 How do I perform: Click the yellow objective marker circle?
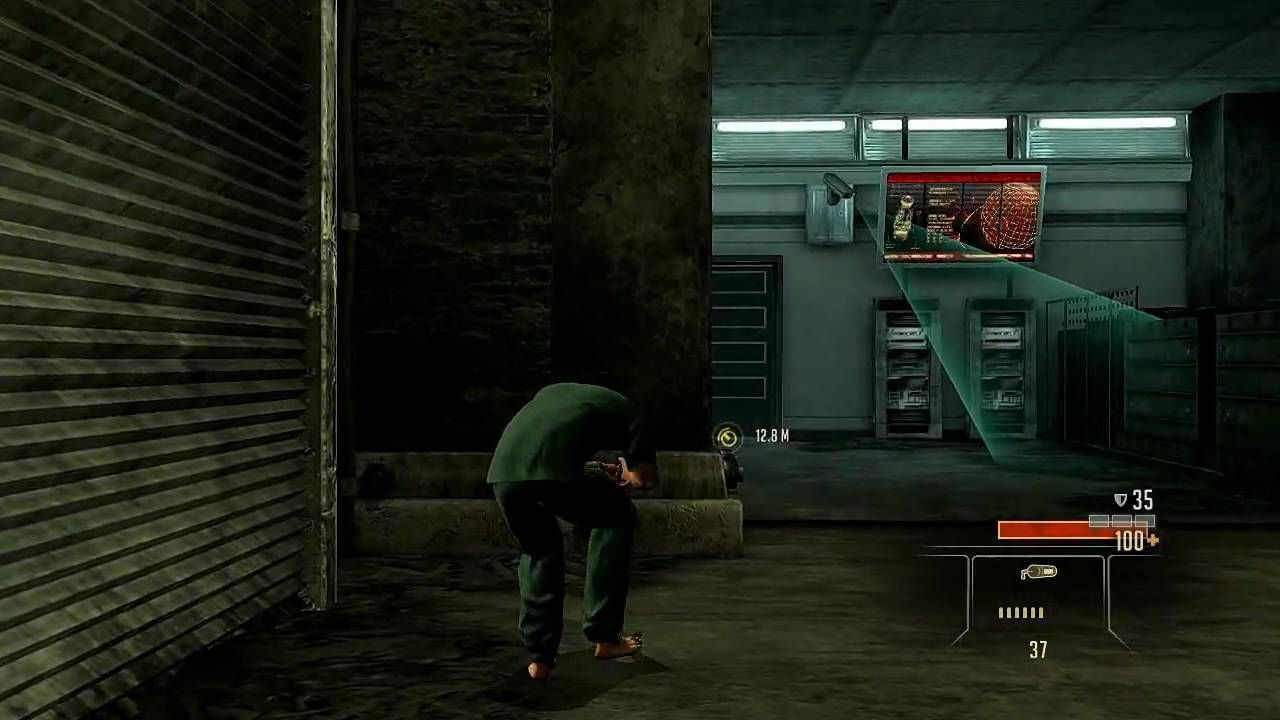point(727,437)
